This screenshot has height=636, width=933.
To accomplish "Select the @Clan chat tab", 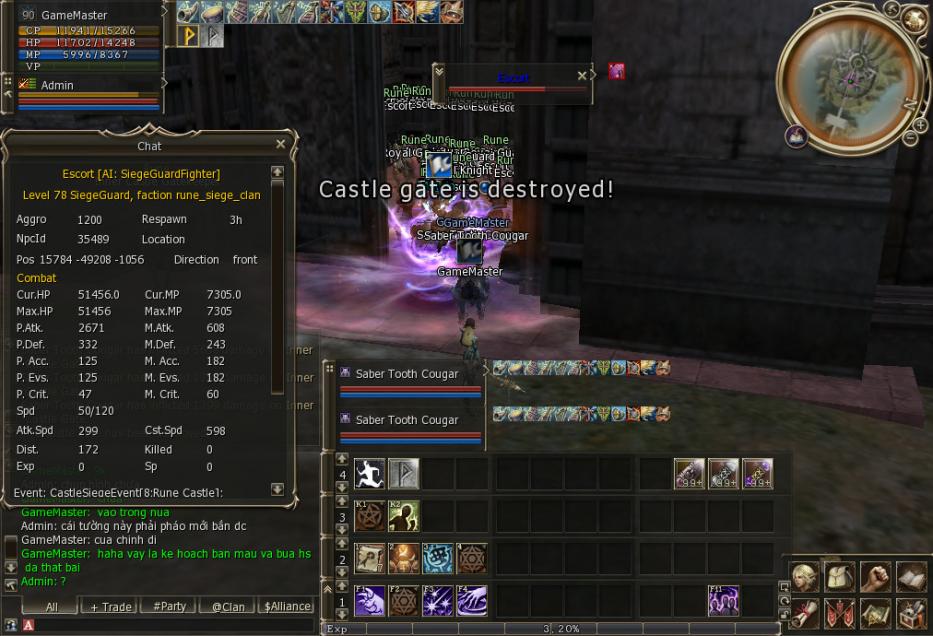I will 227,606.
